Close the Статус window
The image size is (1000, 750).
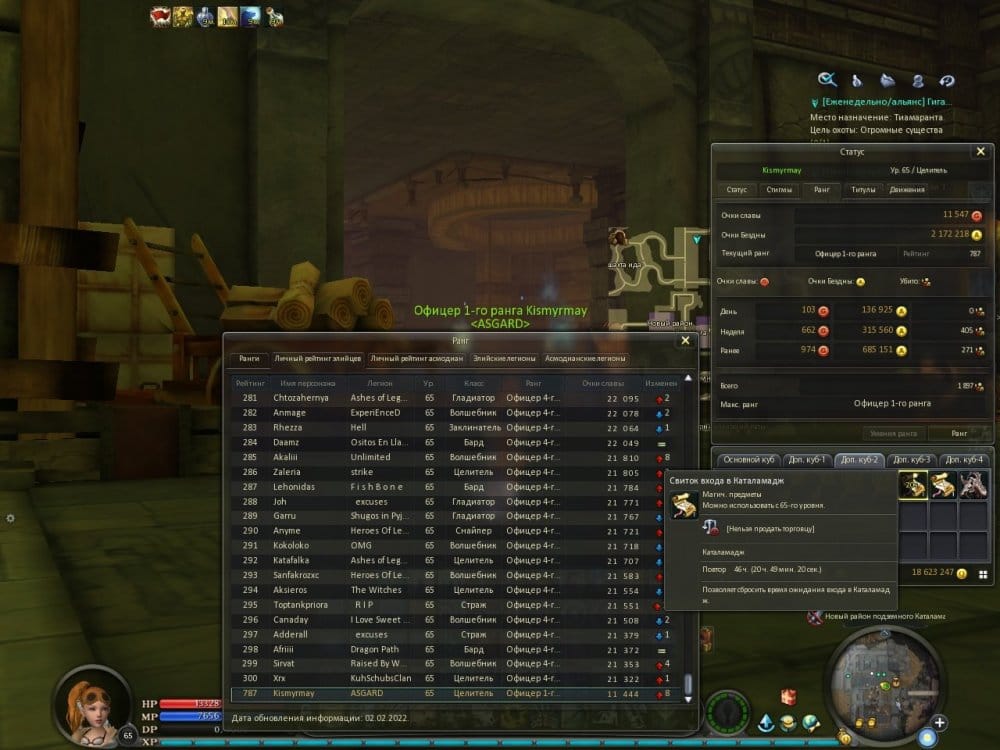[x=980, y=151]
